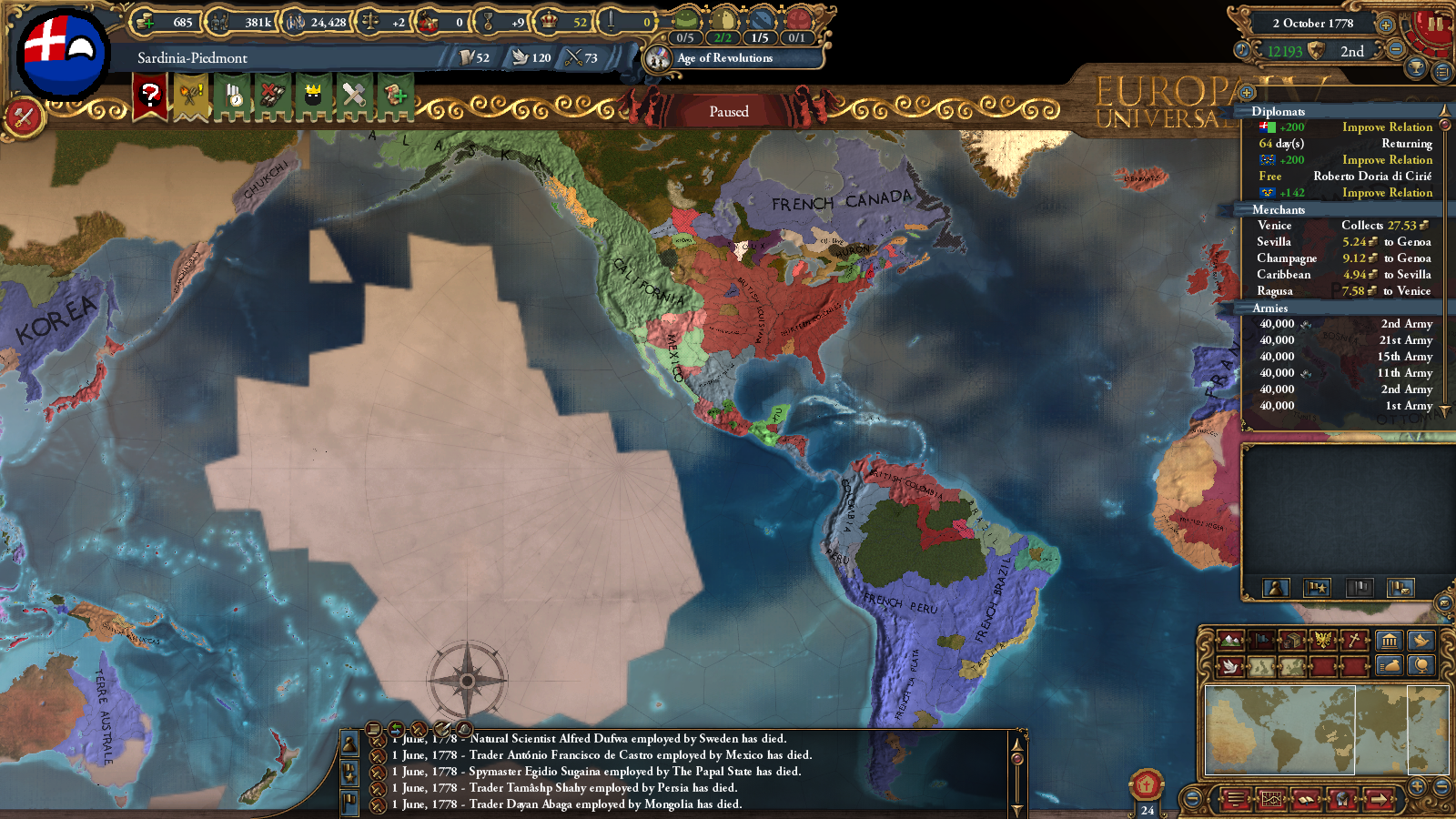Open the diplomatic mapmode with the white dove
This screenshot has height=819, width=1456.
click(1229, 665)
